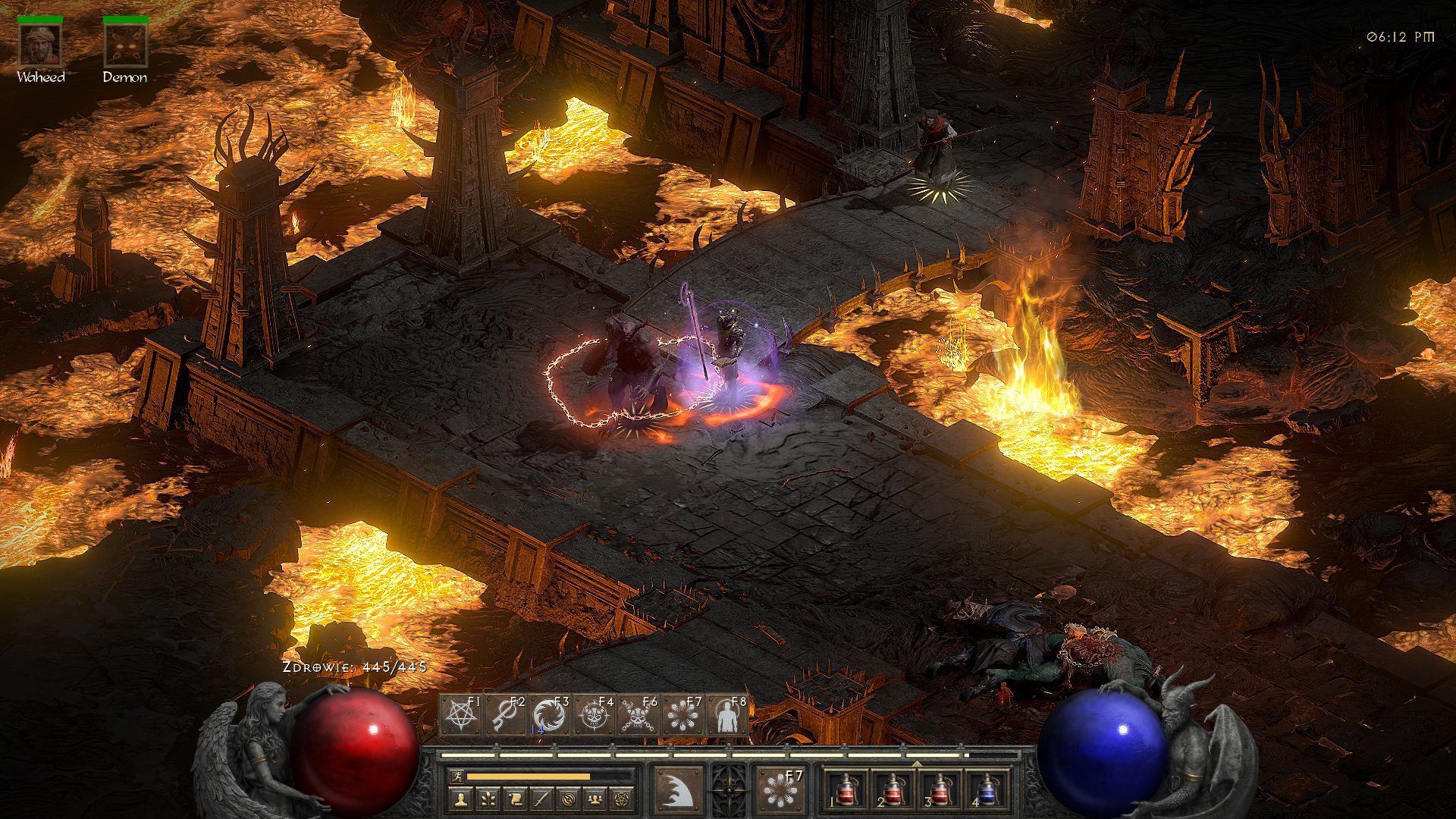Activate the F2 curse skill icon
This screenshot has width=1456, height=819.
pos(505,716)
